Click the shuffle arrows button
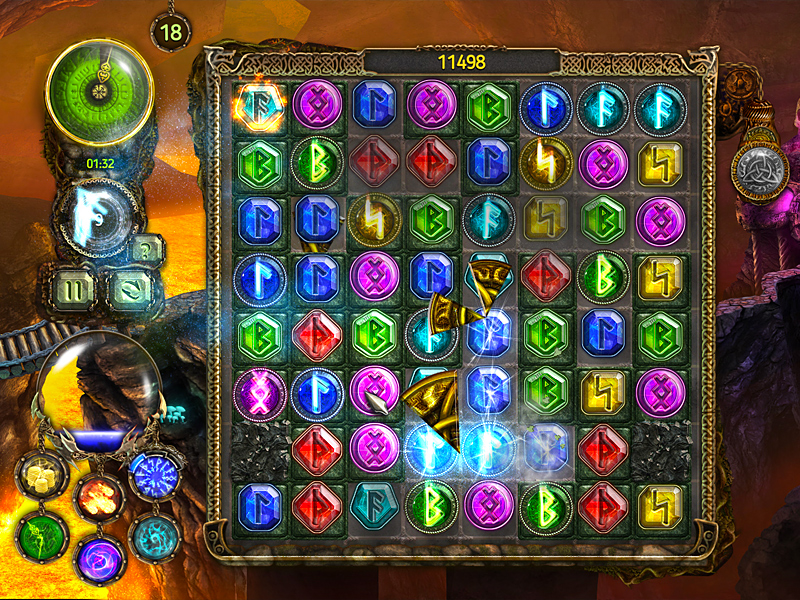The width and height of the screenshot is (800, 600). tap(127, 290)
